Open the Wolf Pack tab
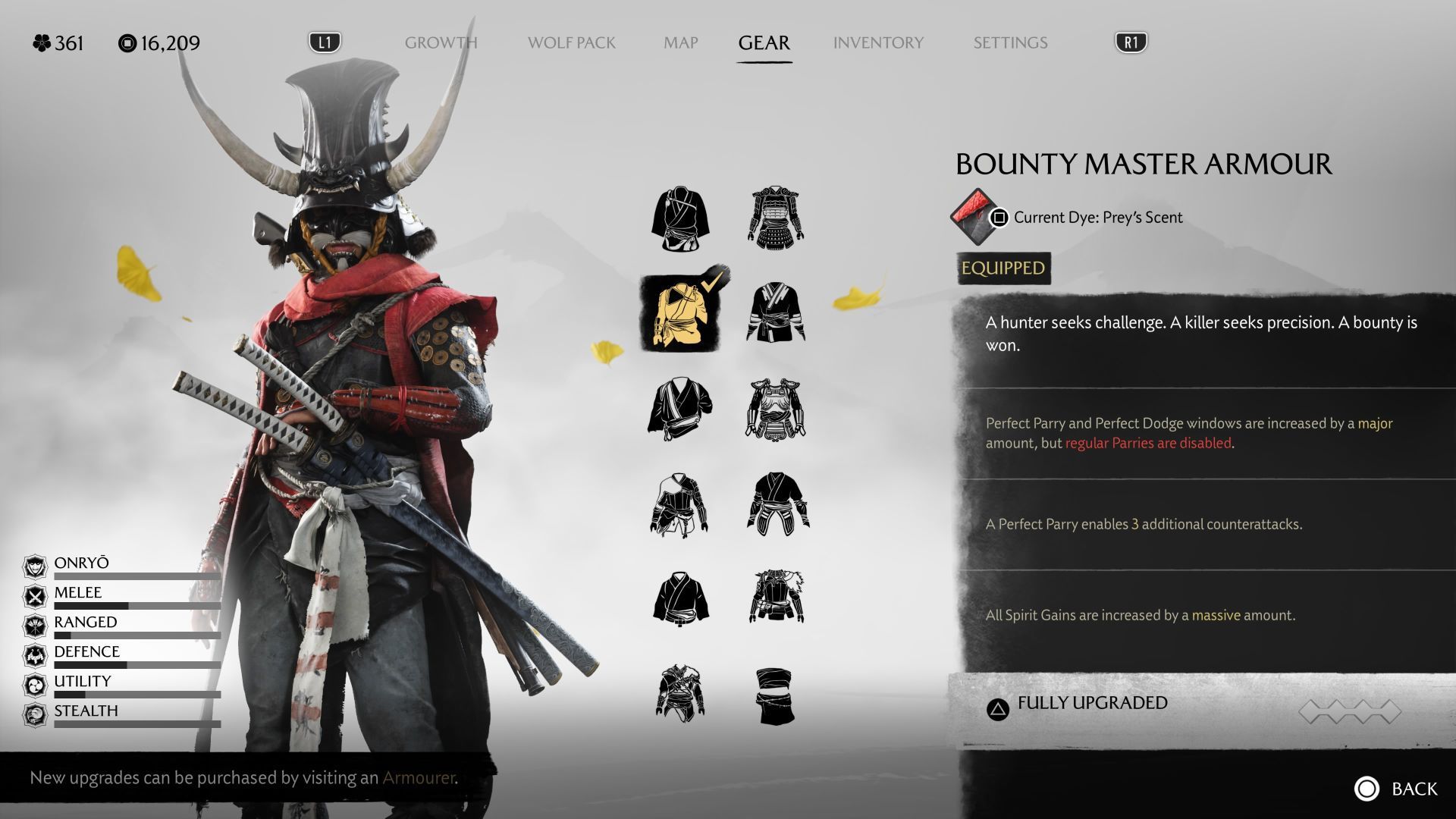Image resolution: width=1456 pixels, height=819 pixels. 571,42
